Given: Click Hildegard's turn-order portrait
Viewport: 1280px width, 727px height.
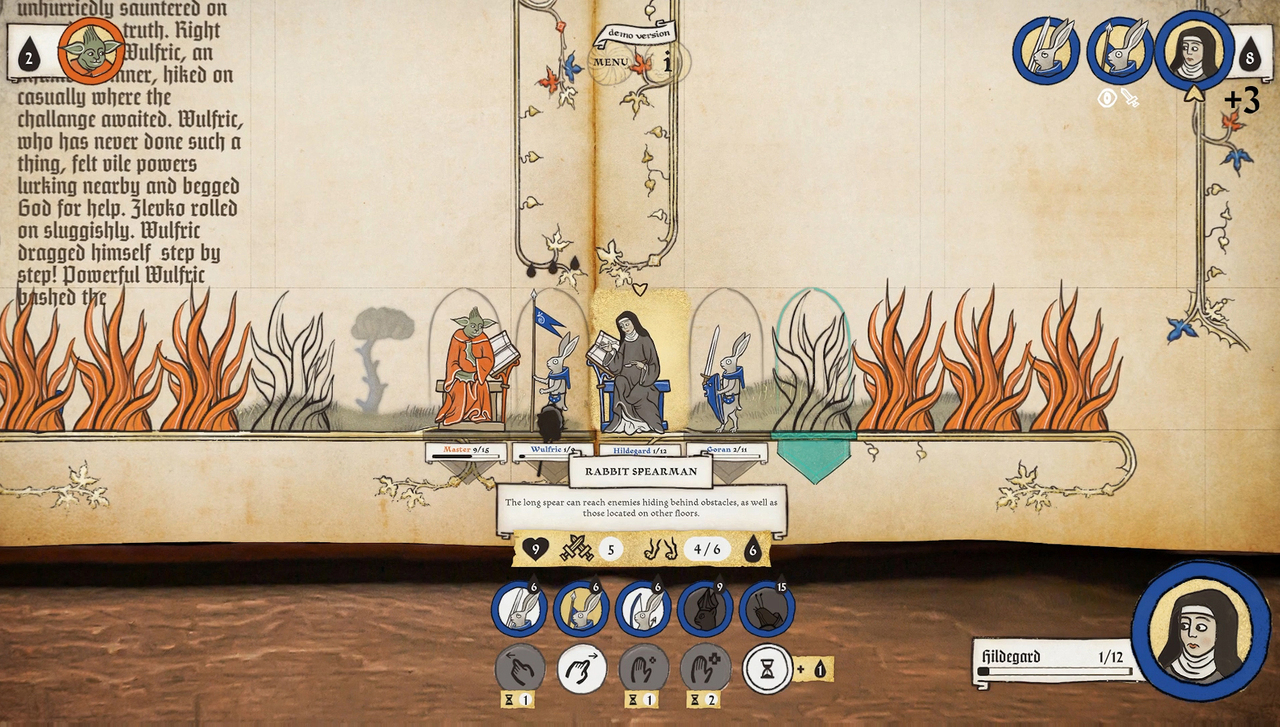Looking at the screenshot, I should pos(1194,50).
